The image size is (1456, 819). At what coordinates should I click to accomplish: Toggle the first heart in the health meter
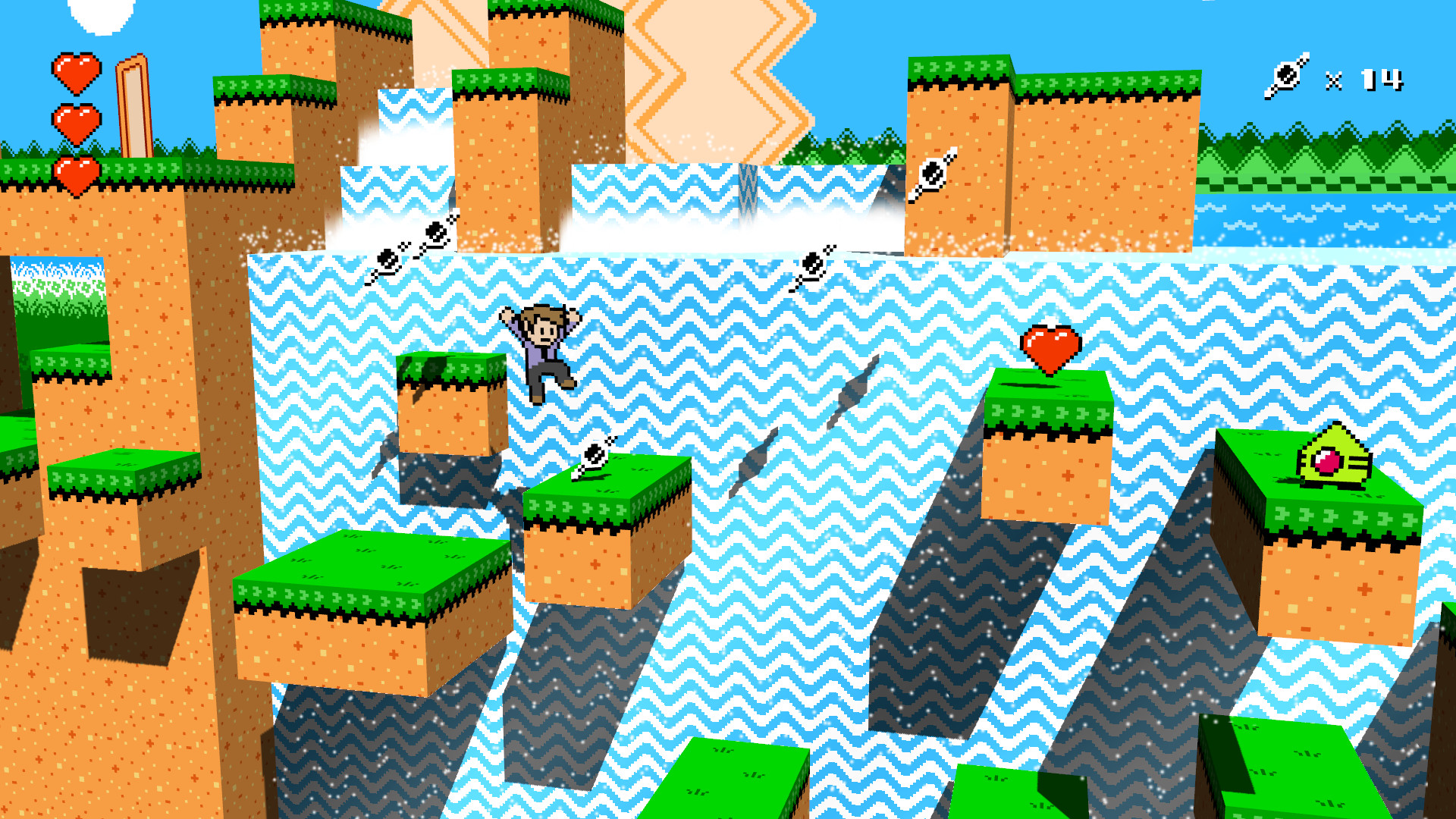(x=76, y=74)
